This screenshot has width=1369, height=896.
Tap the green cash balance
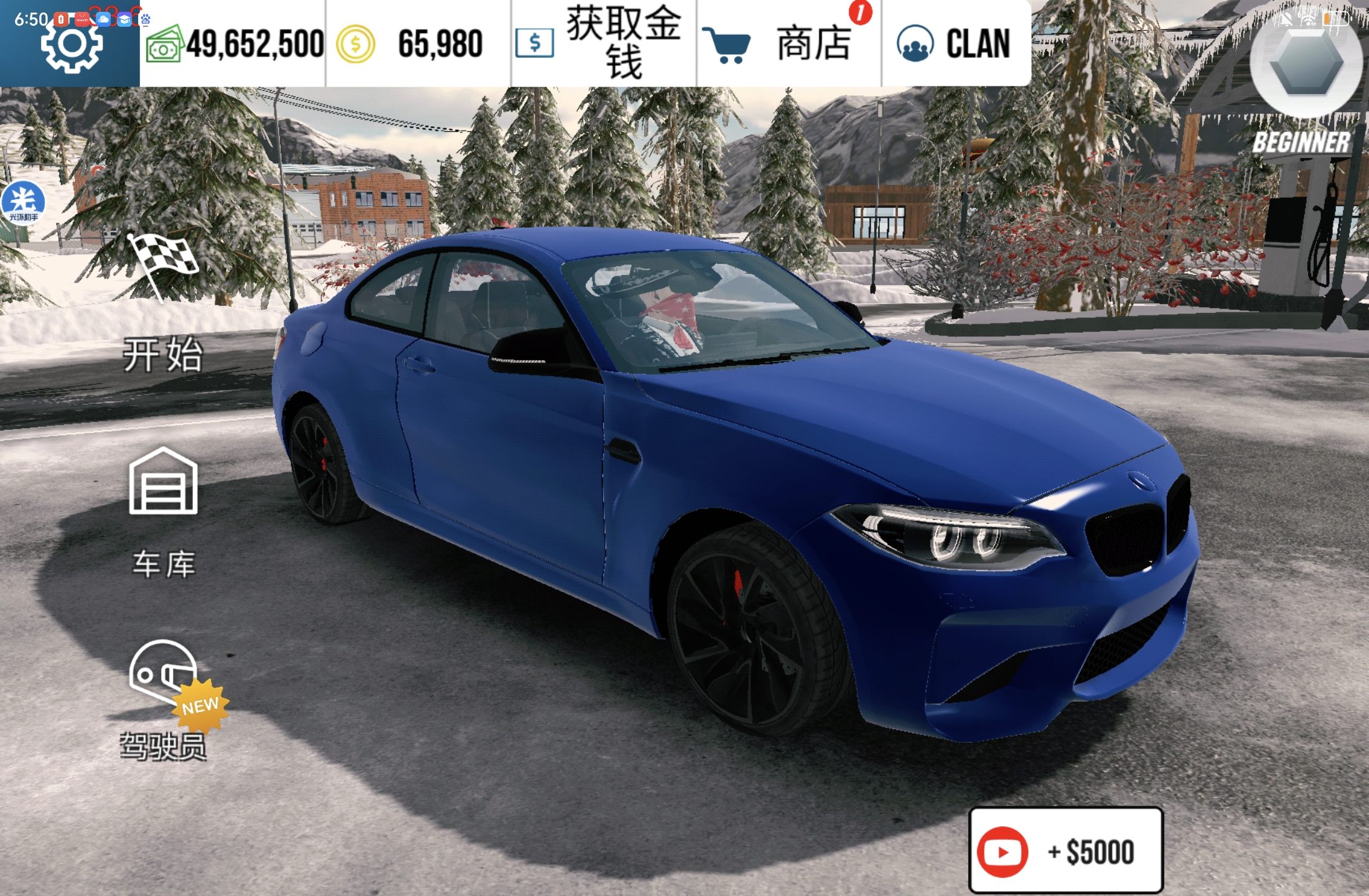(235, 44)
